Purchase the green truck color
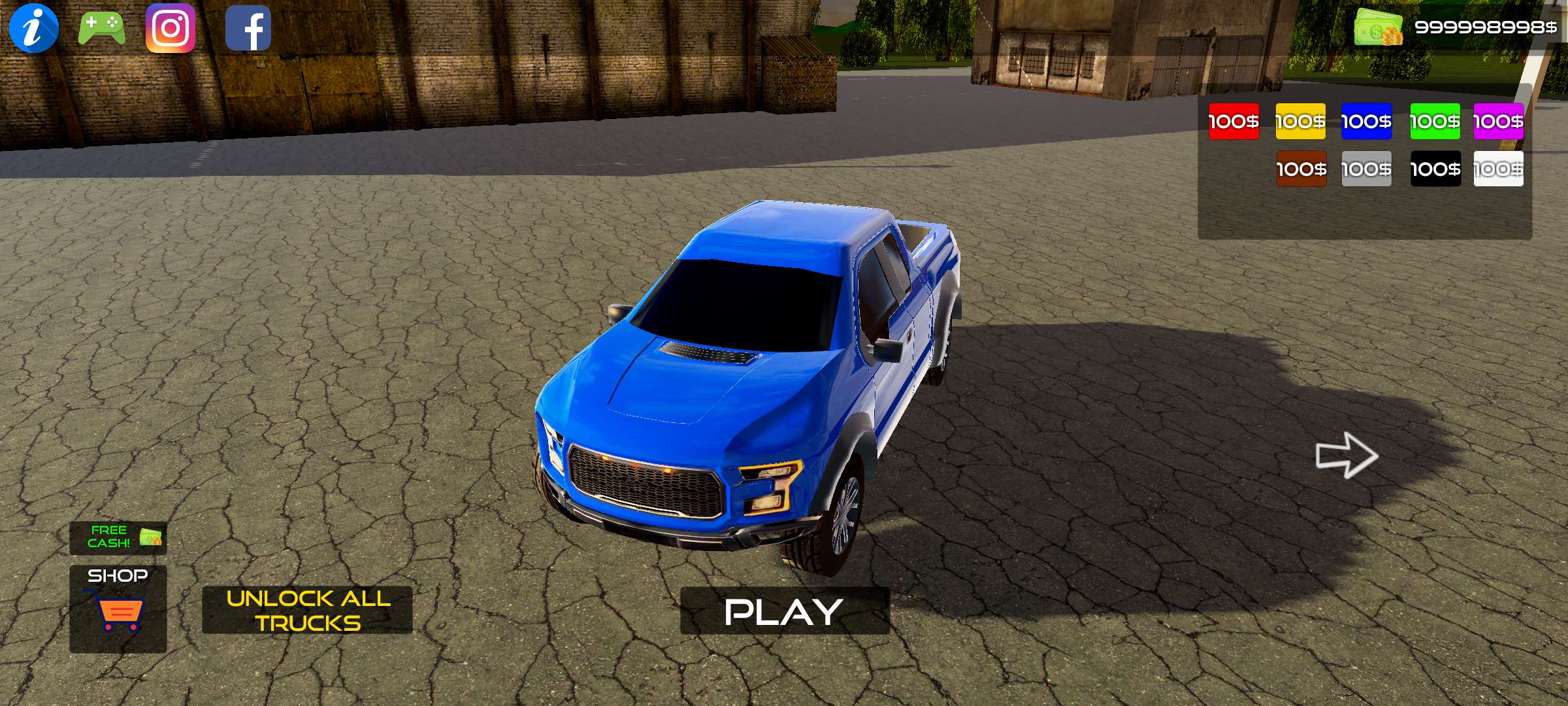The width and height of the screenshot is (1568, 706). pos(1434,122)
